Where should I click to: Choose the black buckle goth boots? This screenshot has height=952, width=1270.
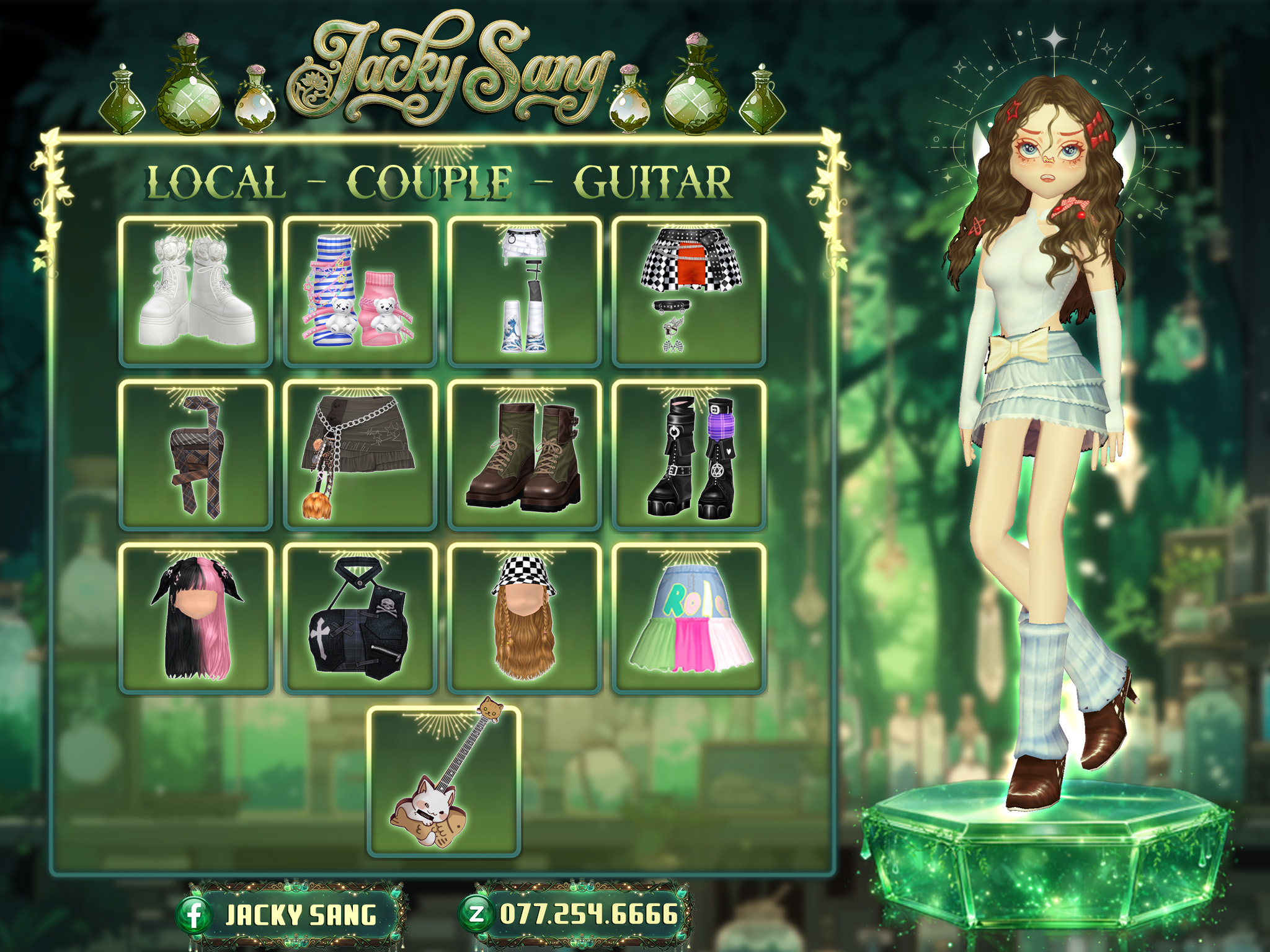pos(689,455)
